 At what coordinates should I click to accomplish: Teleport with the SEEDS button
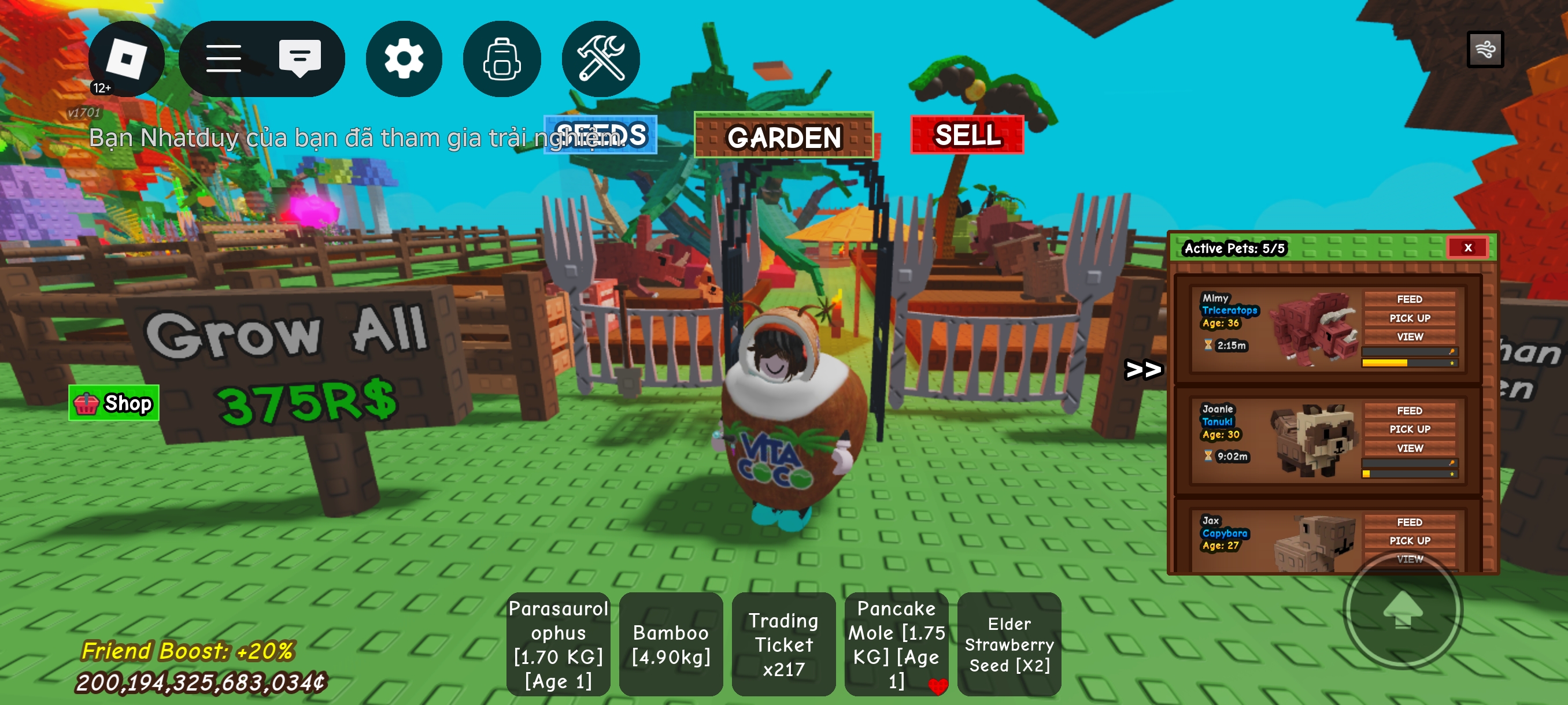pos(600,135)
